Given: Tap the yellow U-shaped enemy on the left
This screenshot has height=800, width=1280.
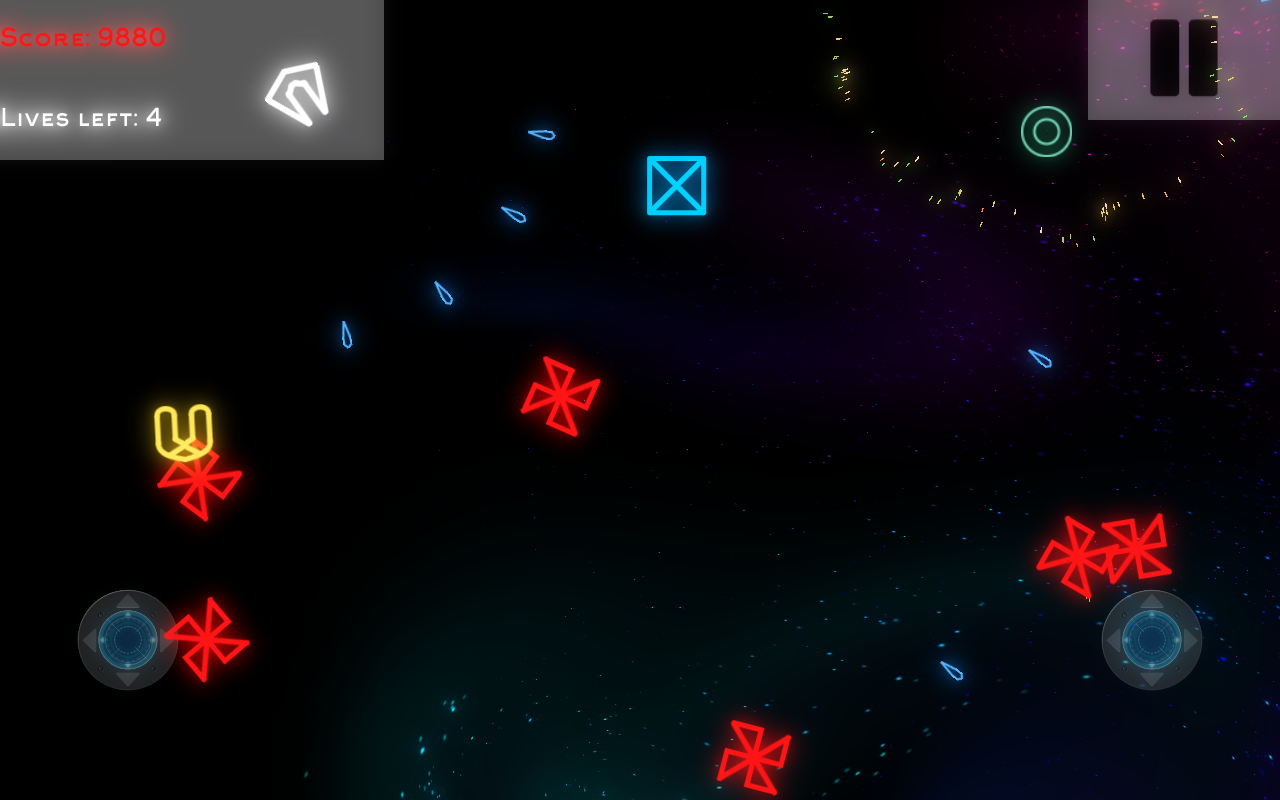Looking at the screenshot, I should pyautogui.click(x=186, y=428).
